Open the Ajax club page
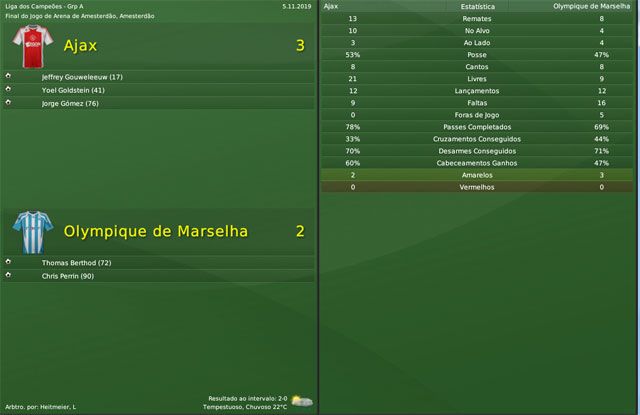 click(x=80, y=46)
